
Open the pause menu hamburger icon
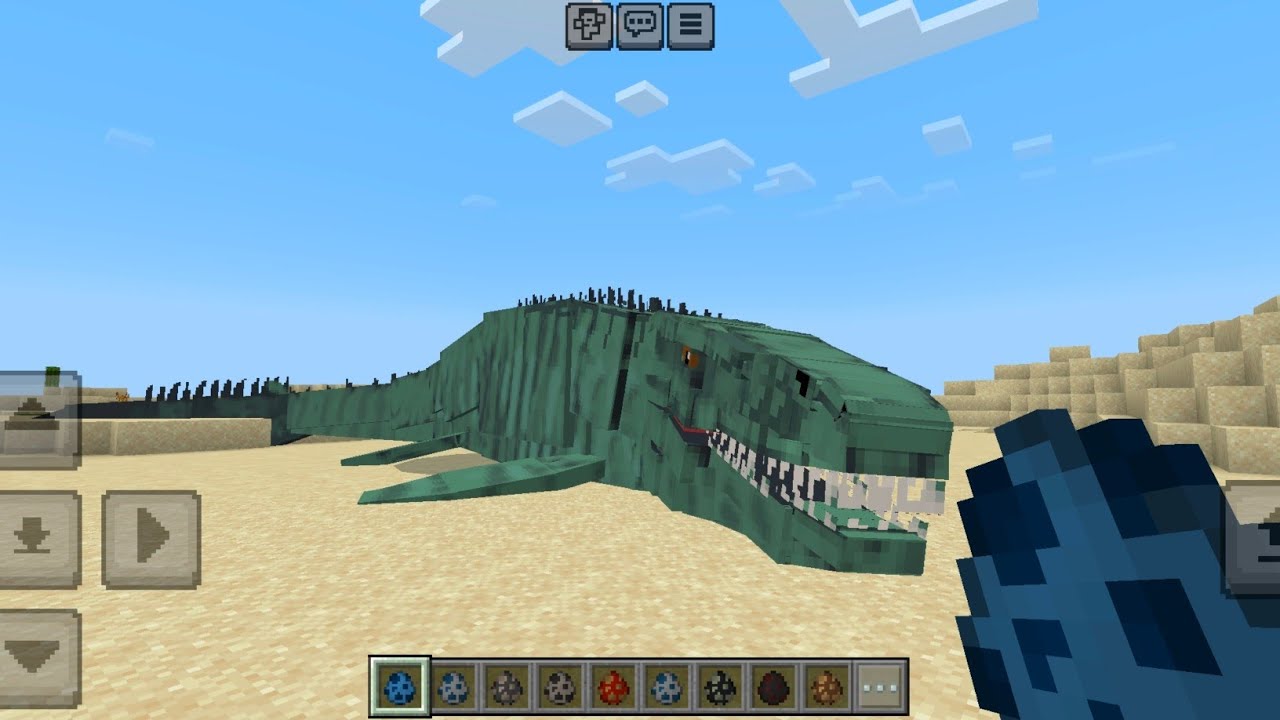690,25
